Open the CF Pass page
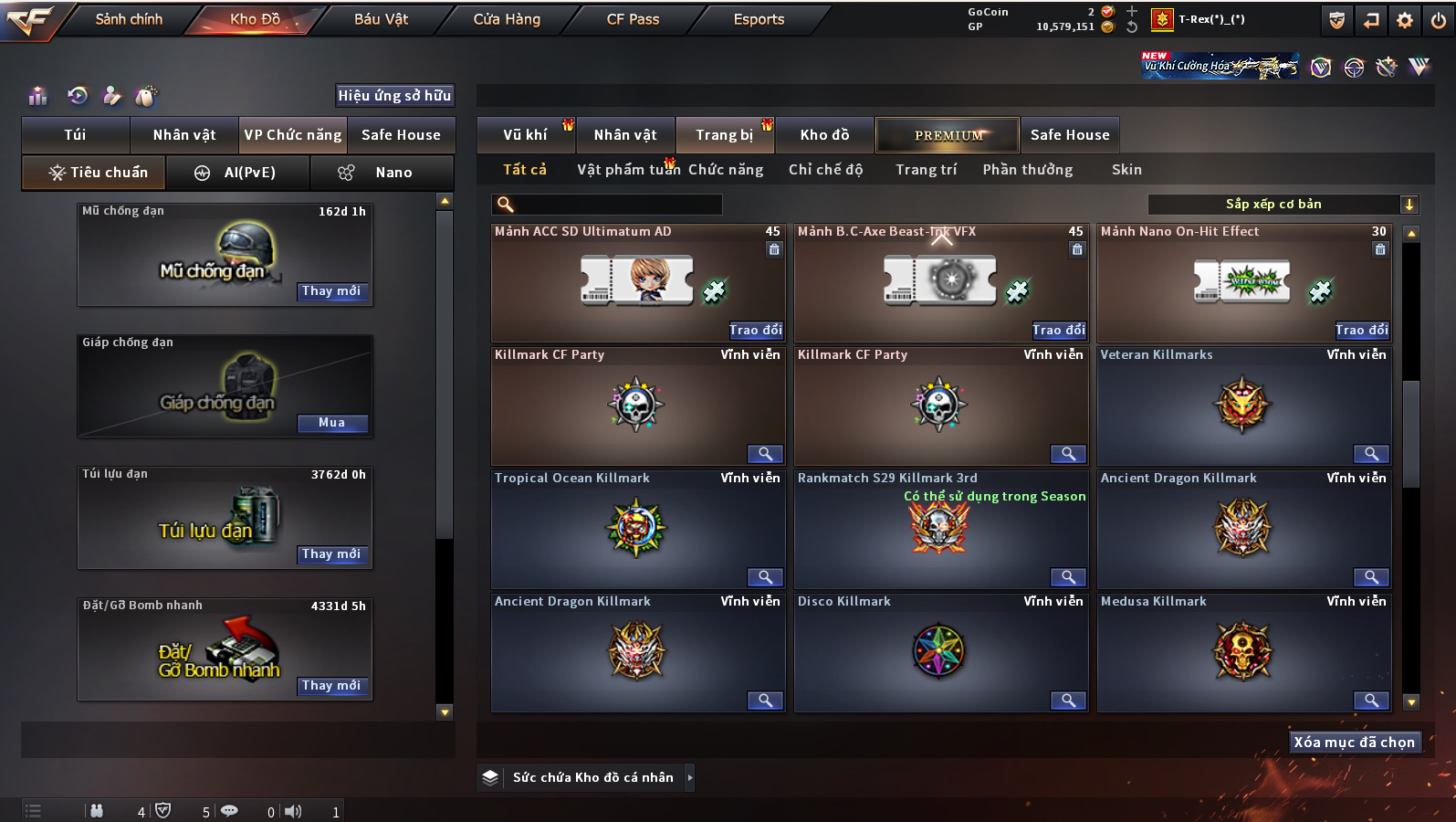Screen dimensions: 1456x822 [x=633, y=19]
